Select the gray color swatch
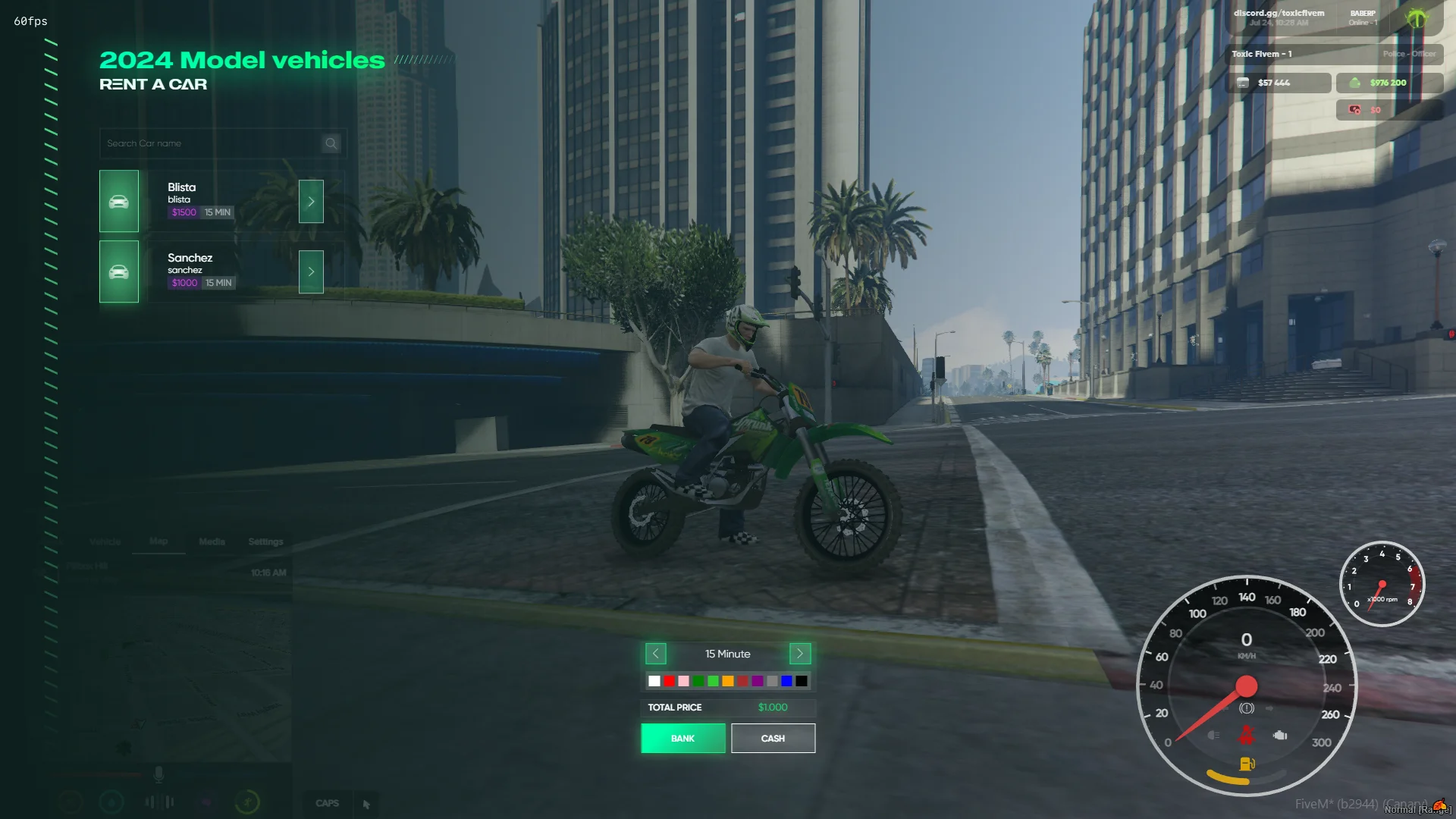The width and height of the screenshot is (1456, 819). point(772,681)
